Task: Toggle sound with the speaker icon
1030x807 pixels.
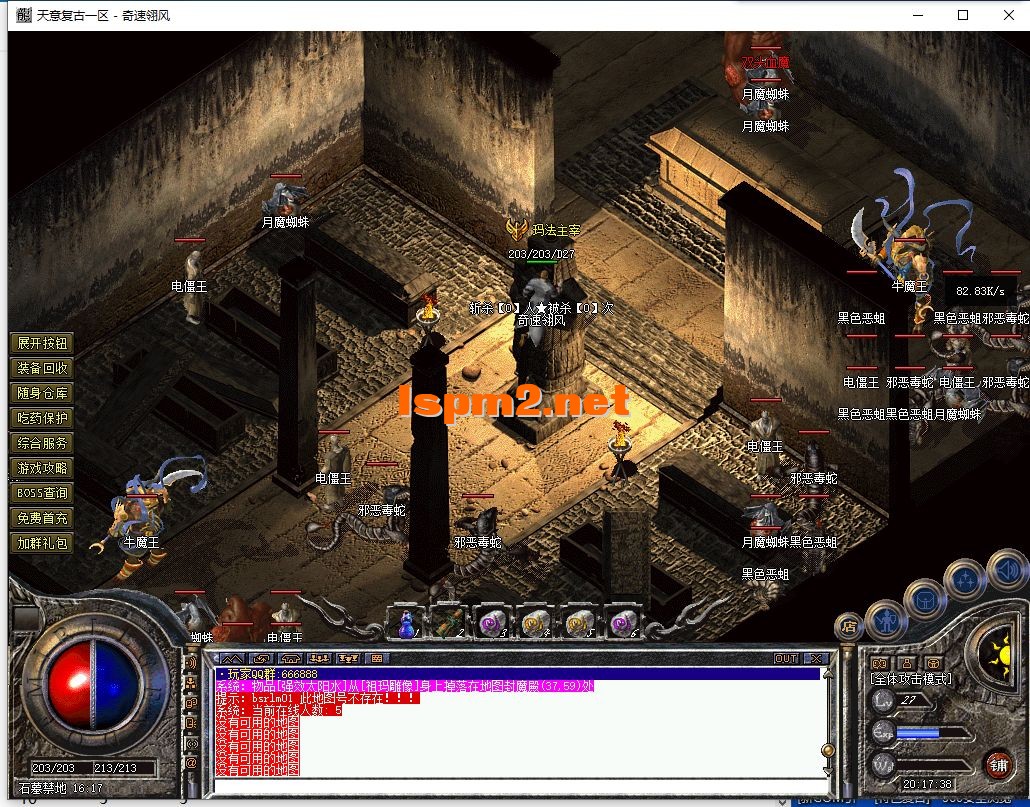Action: 1005,570
